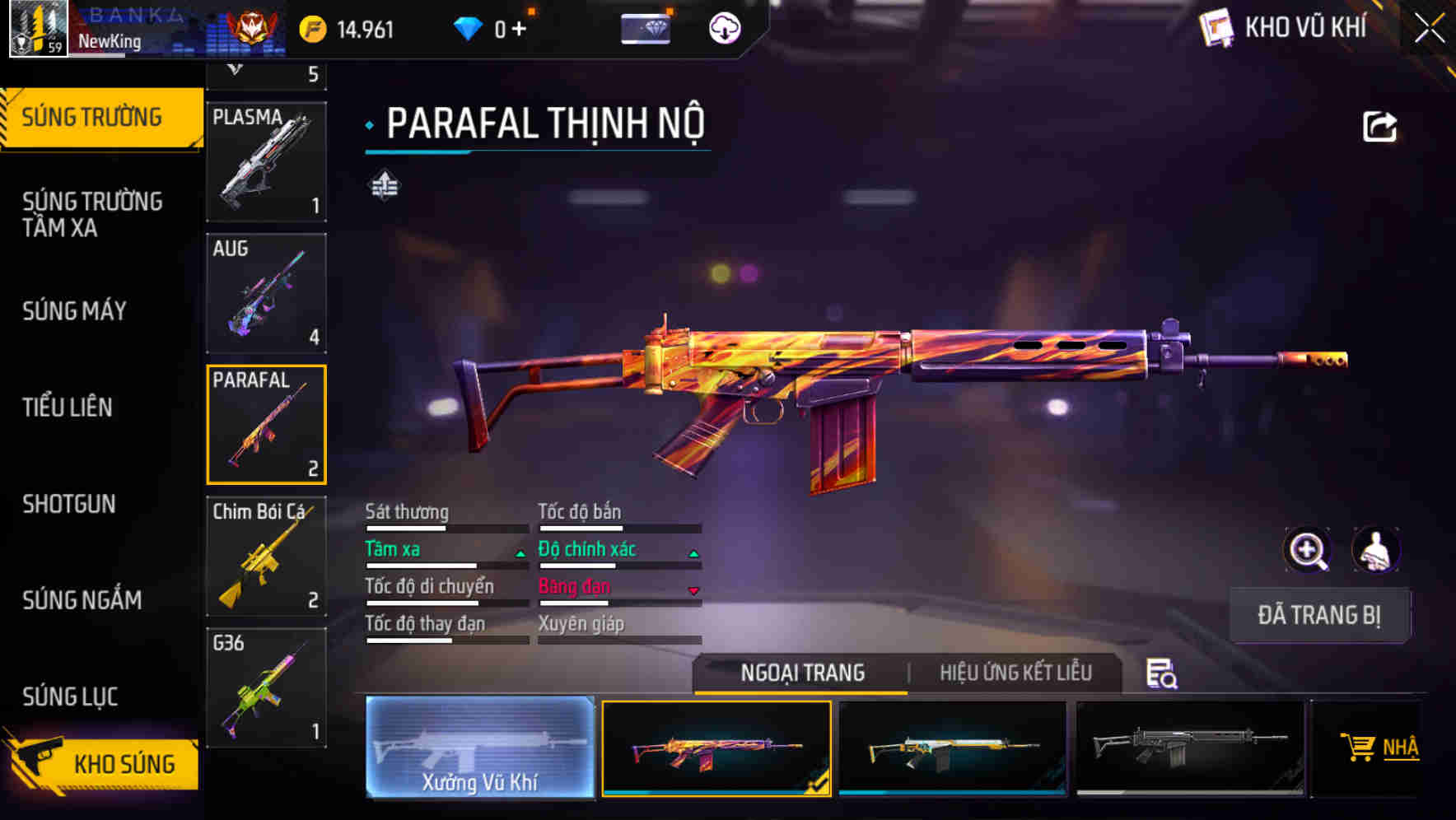Viewport: 1456px width, 820px height.
Task: Open the Kho Vũ Khí book icon
Action: 1216,28
